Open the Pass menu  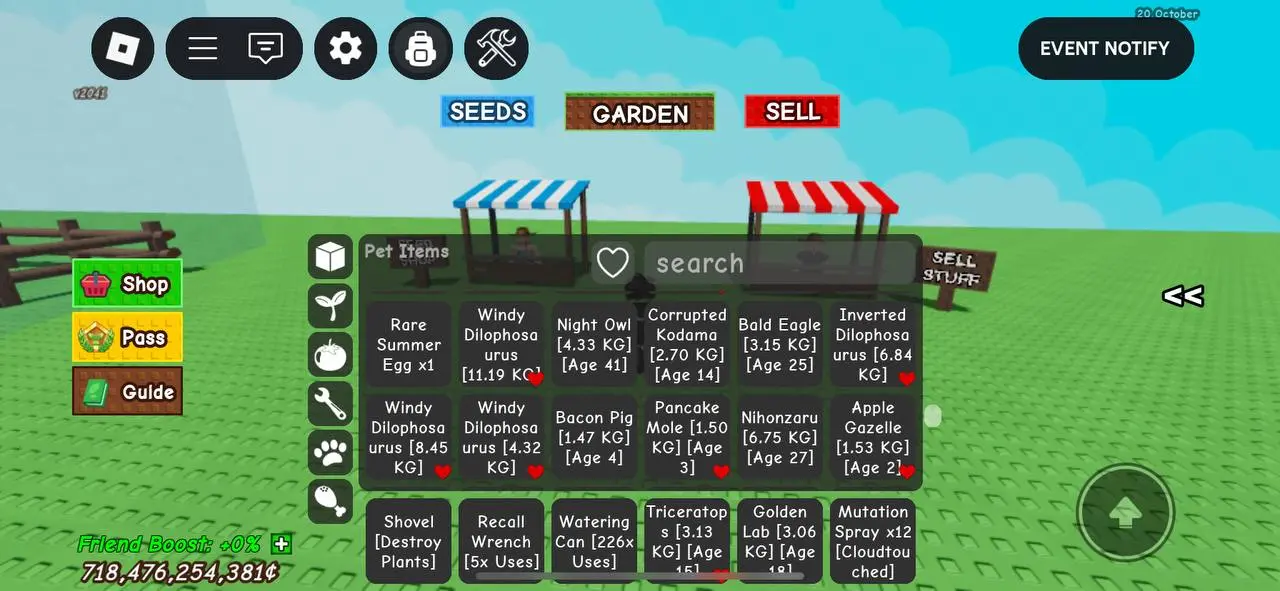tap(127, 338)
